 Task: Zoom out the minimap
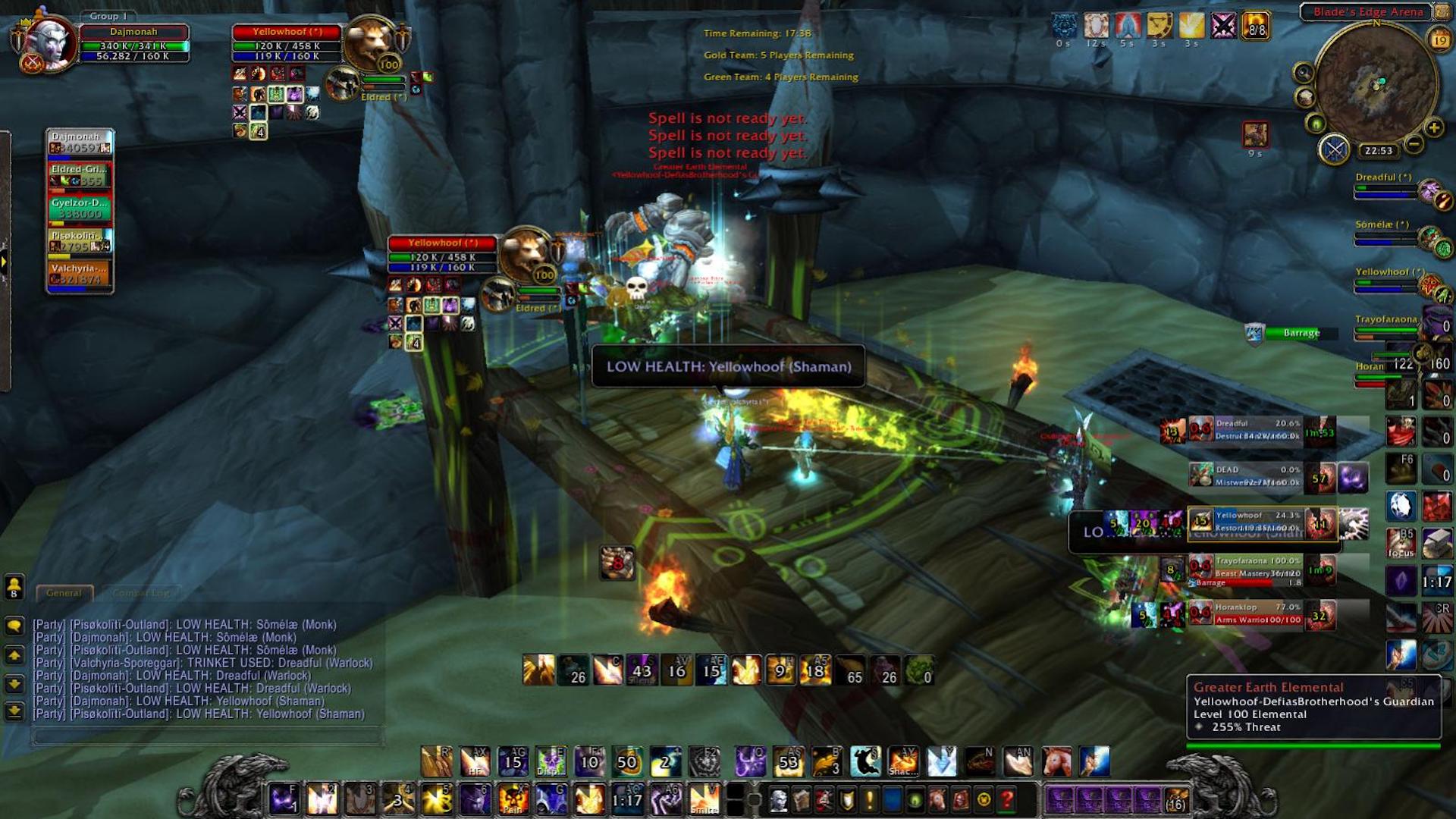click(1414, 143)
